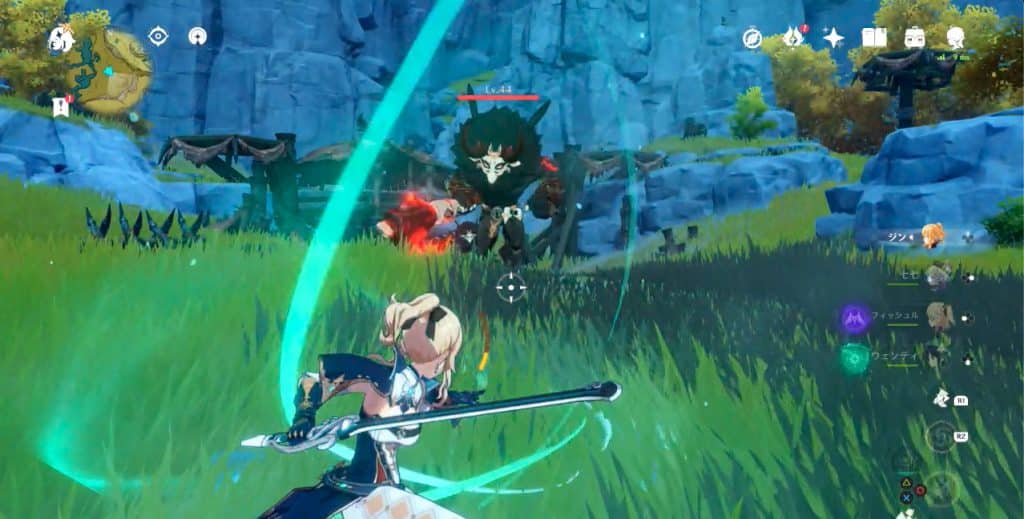Viewport: 1024px width, 519px height.
Task: Open the Paimon menu icon
Action: (60, 40)
